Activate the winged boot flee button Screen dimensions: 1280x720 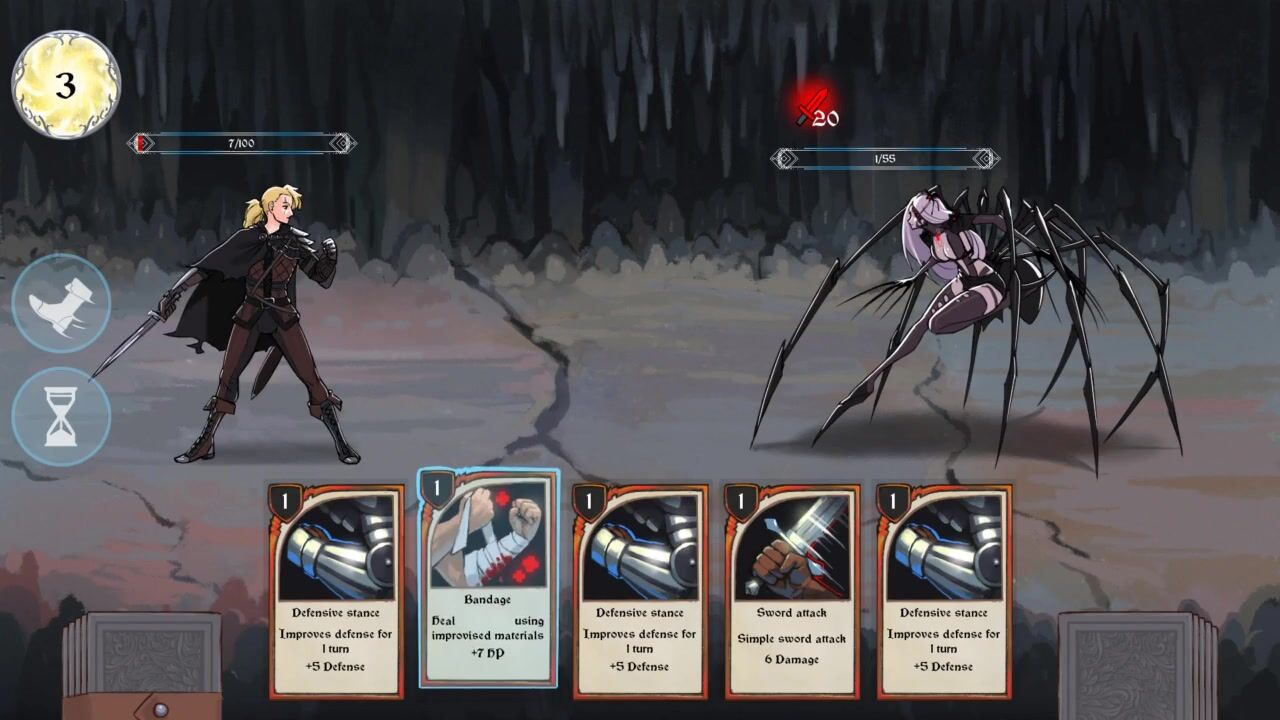[61, 303]
